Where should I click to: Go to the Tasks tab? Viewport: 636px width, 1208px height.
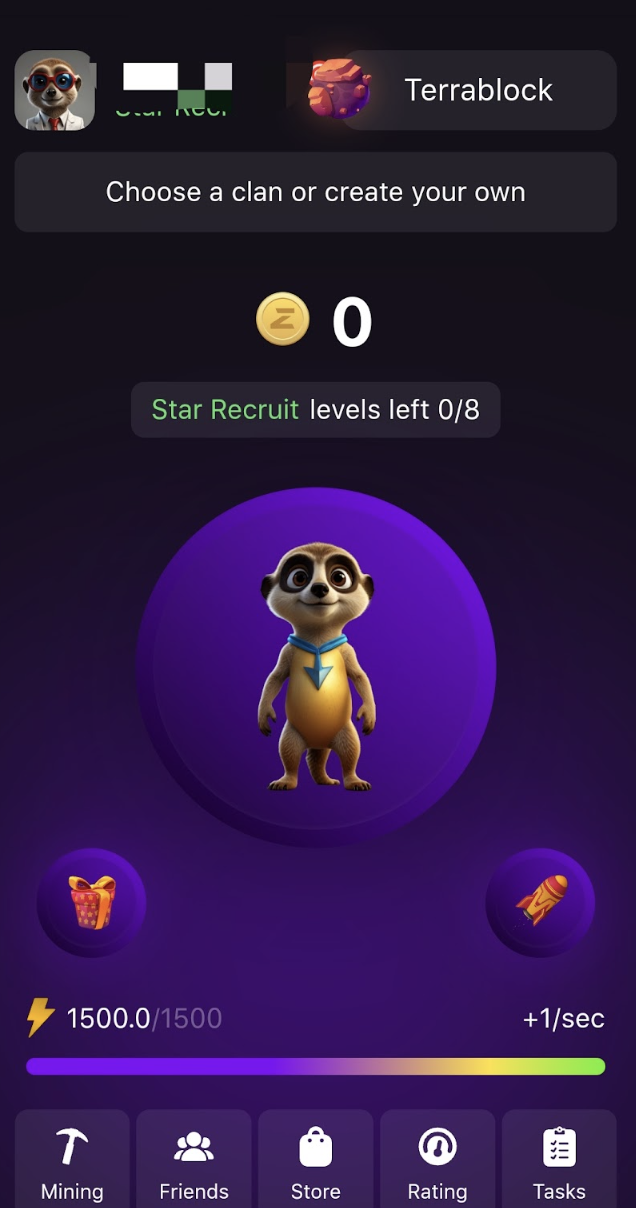(x=559, y=1160)
